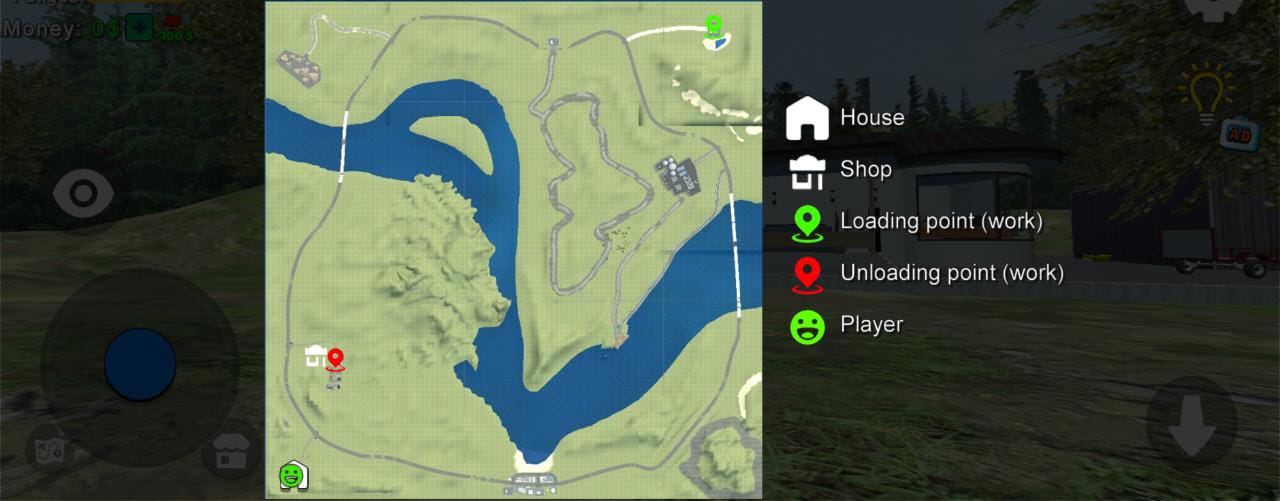Open the gear settings button
1280x501 pixels.
[1212, 6]
